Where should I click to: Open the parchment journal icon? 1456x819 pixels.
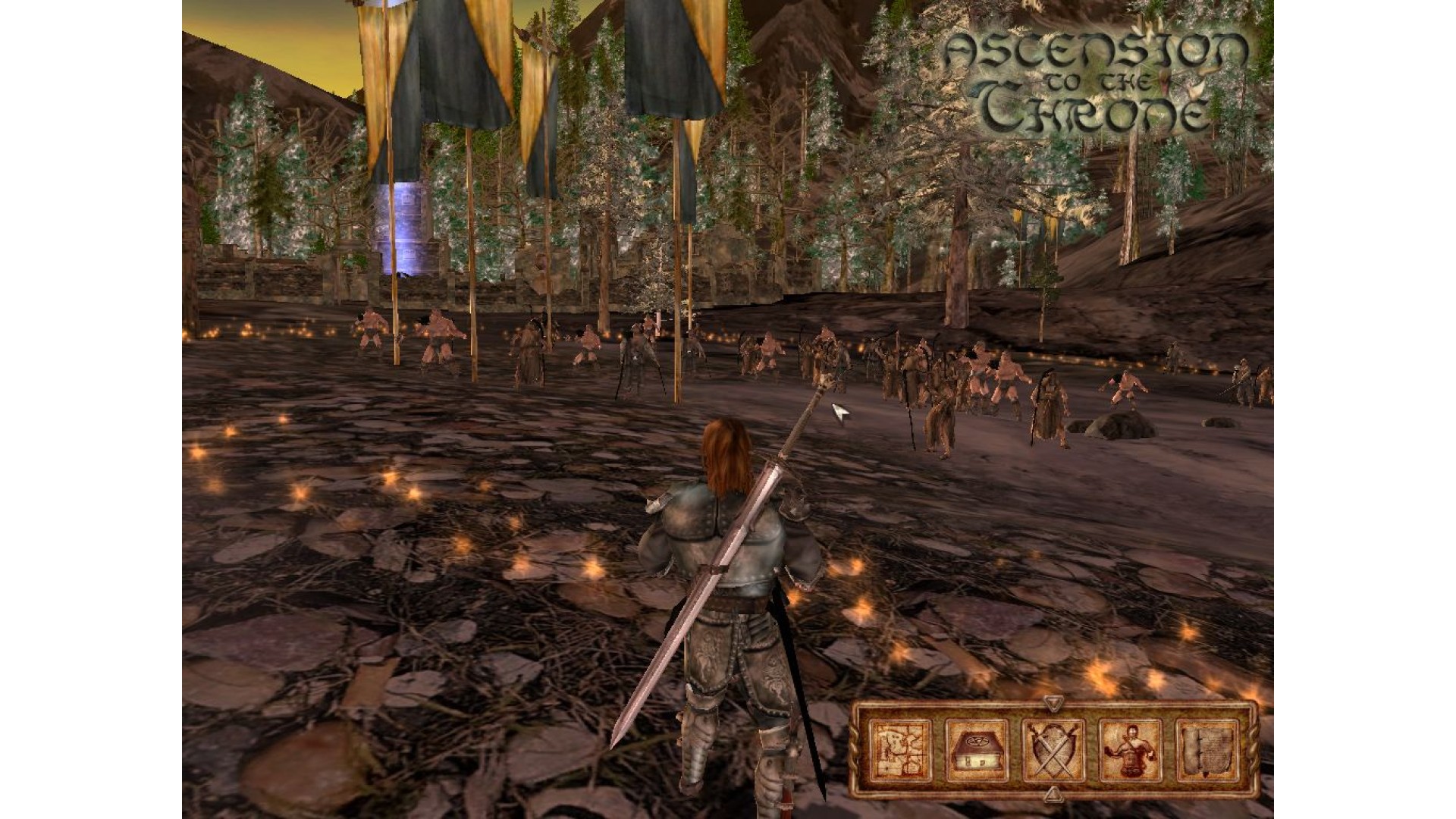coord(1207,750)
